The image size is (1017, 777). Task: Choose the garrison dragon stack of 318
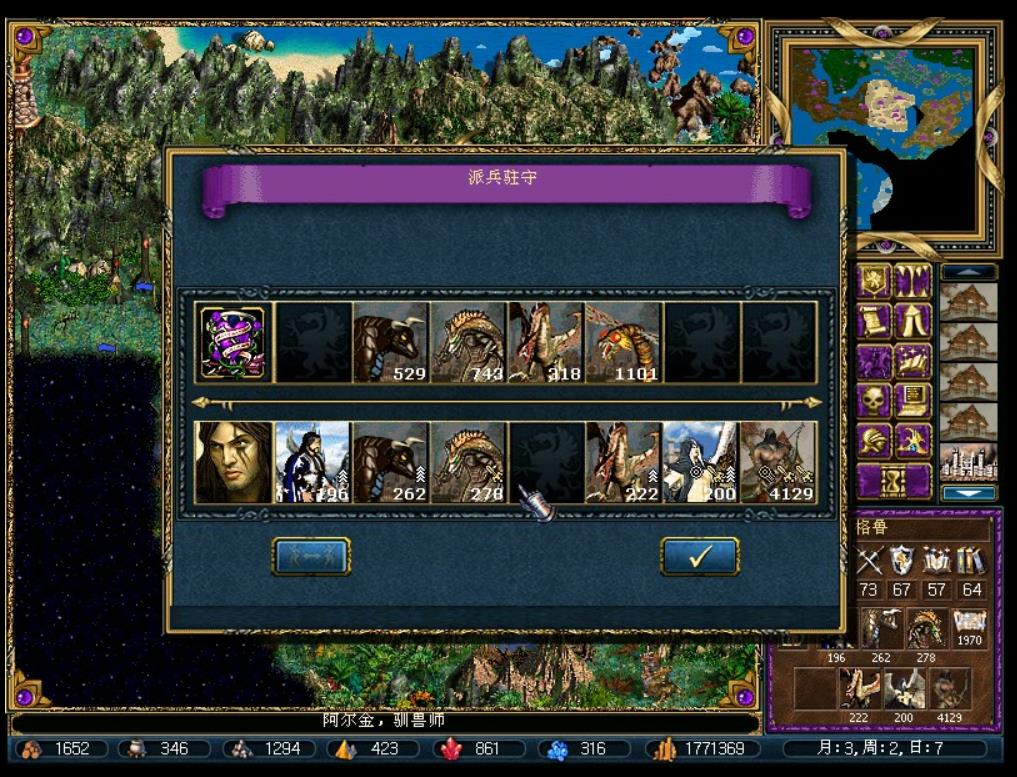546,343
